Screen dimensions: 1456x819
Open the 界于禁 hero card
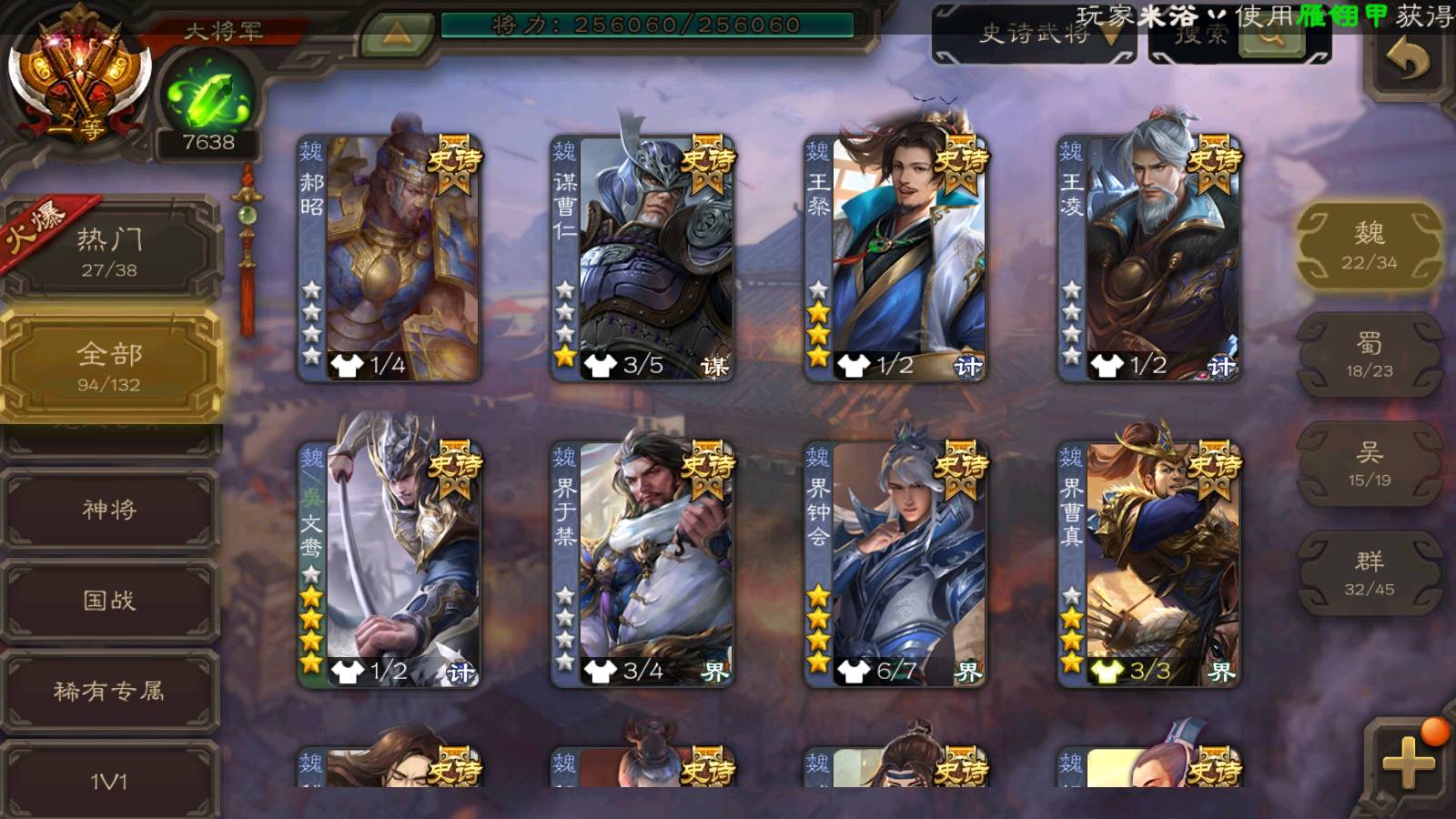(642, 564)
